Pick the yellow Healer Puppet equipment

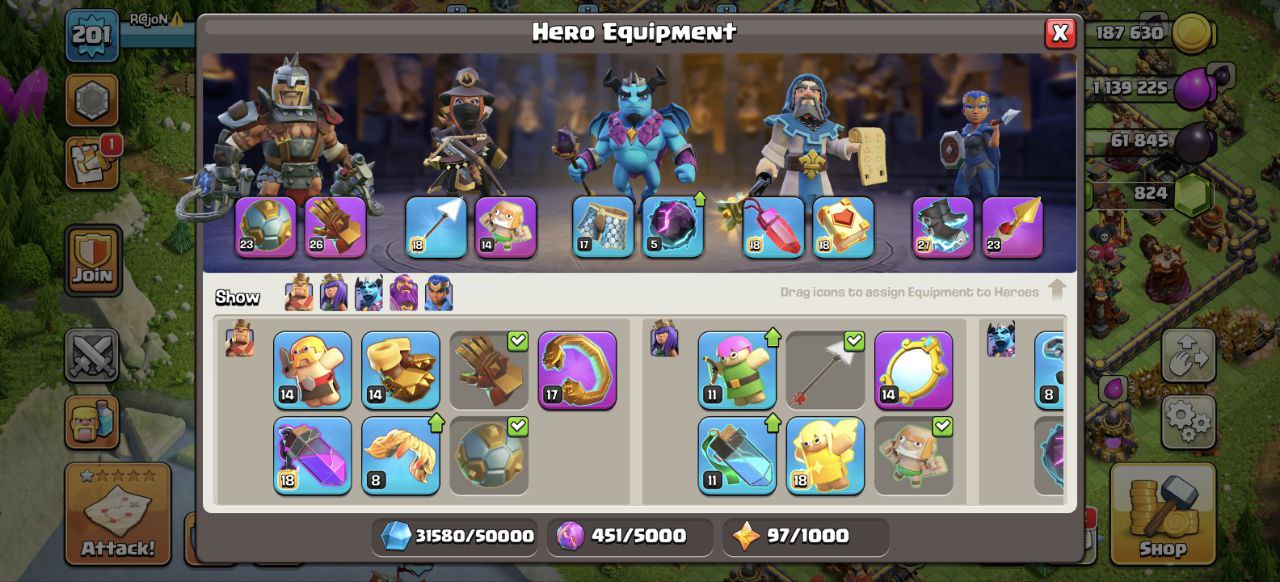pos(825,455)
